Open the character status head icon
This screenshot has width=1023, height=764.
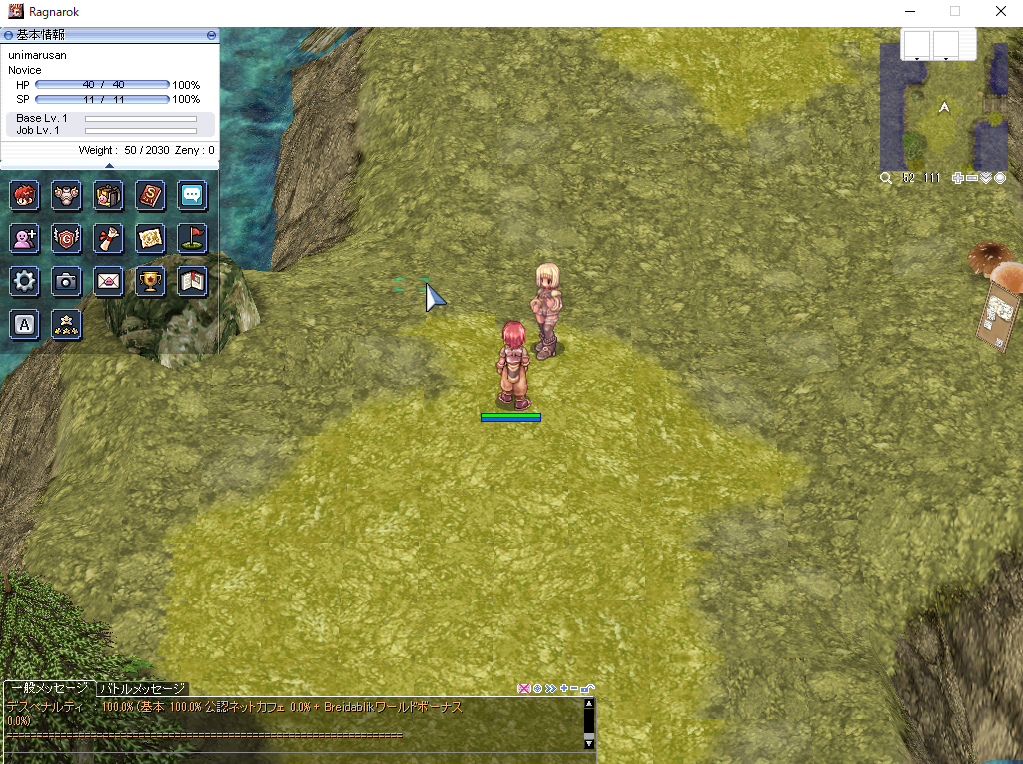click(25, 195)
